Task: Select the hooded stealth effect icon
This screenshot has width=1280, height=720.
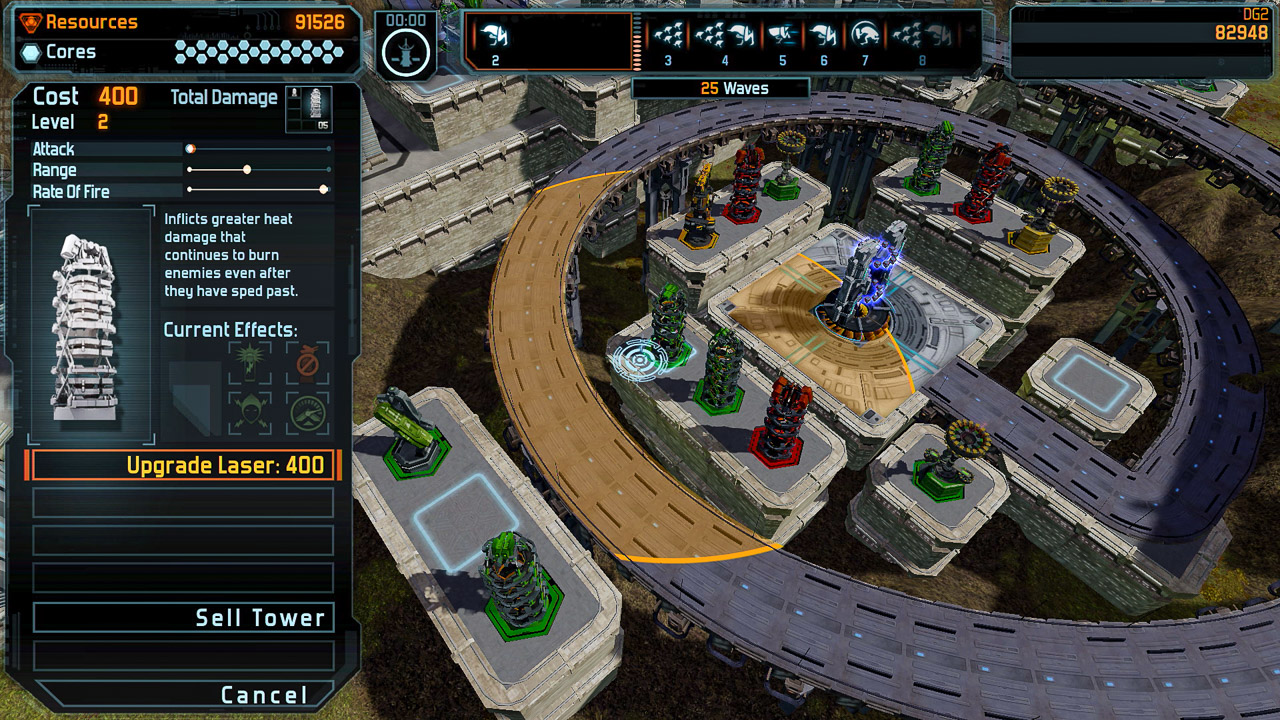Action: click(248, 410)
